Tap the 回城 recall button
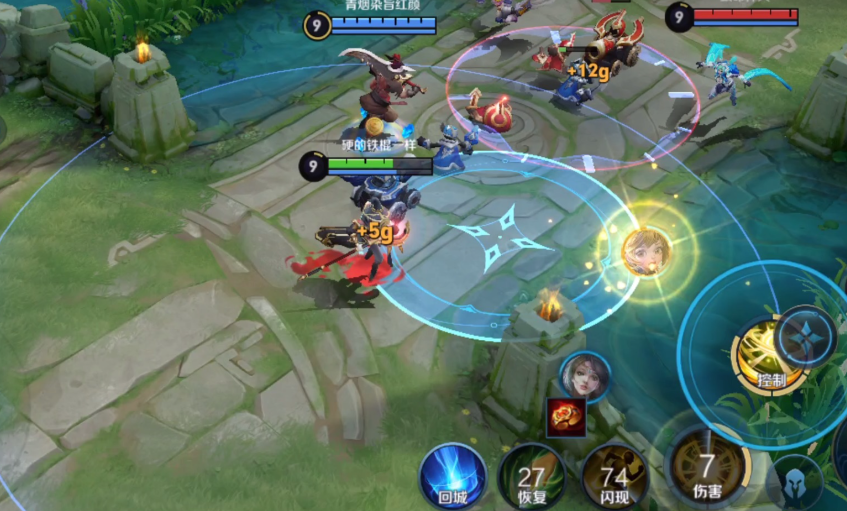This screenshot has width=847, height=511. [x=452, y=474]
